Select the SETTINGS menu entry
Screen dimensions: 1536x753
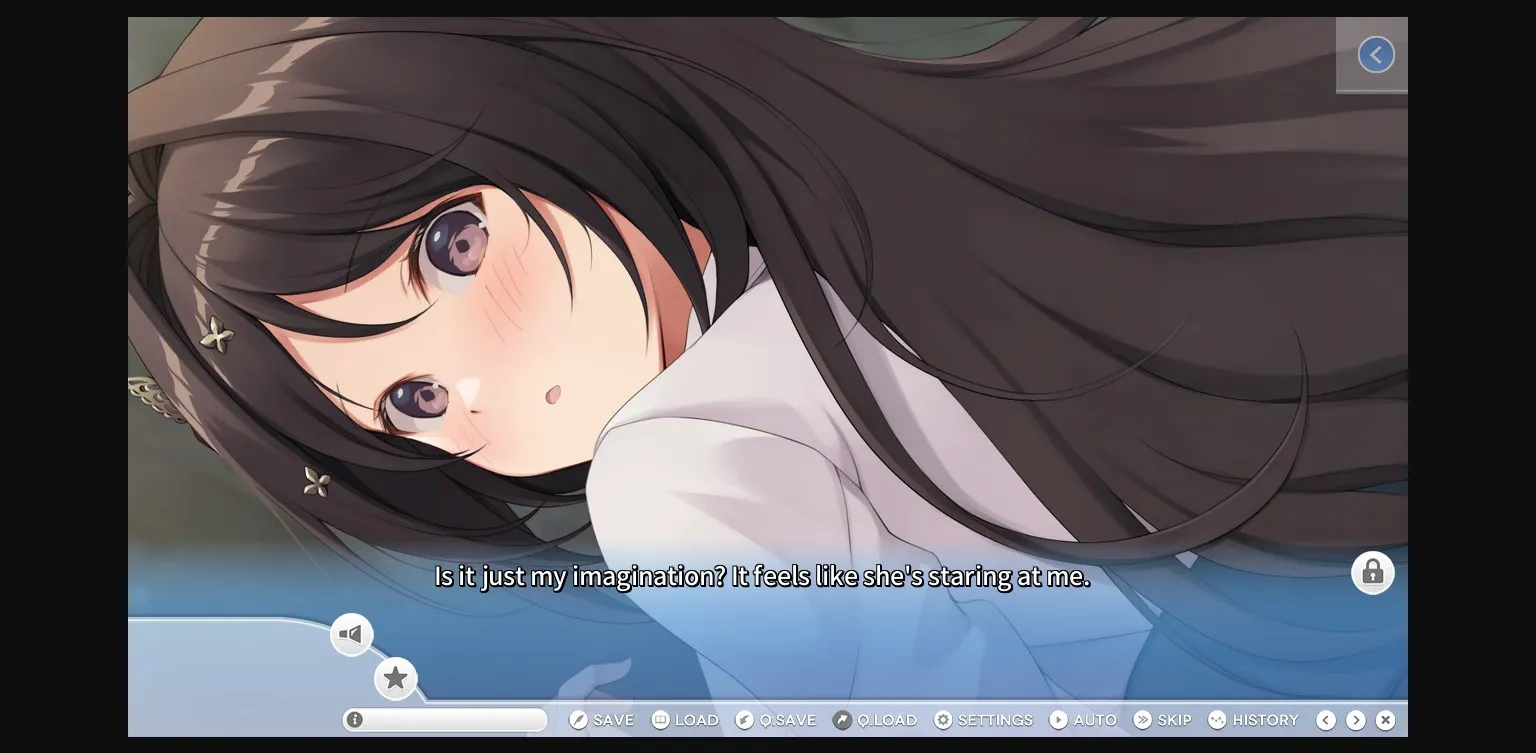(995, 719)
